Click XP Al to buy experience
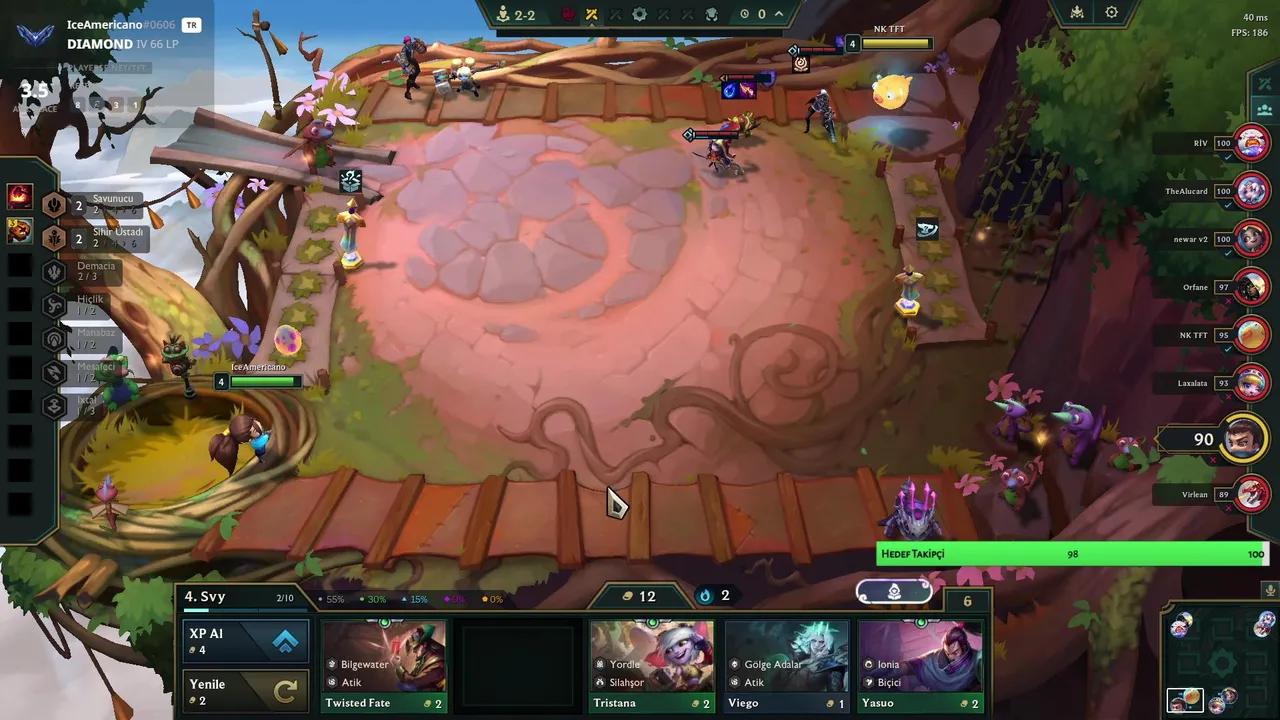1280x720 pixels. (x=246, y=641)
